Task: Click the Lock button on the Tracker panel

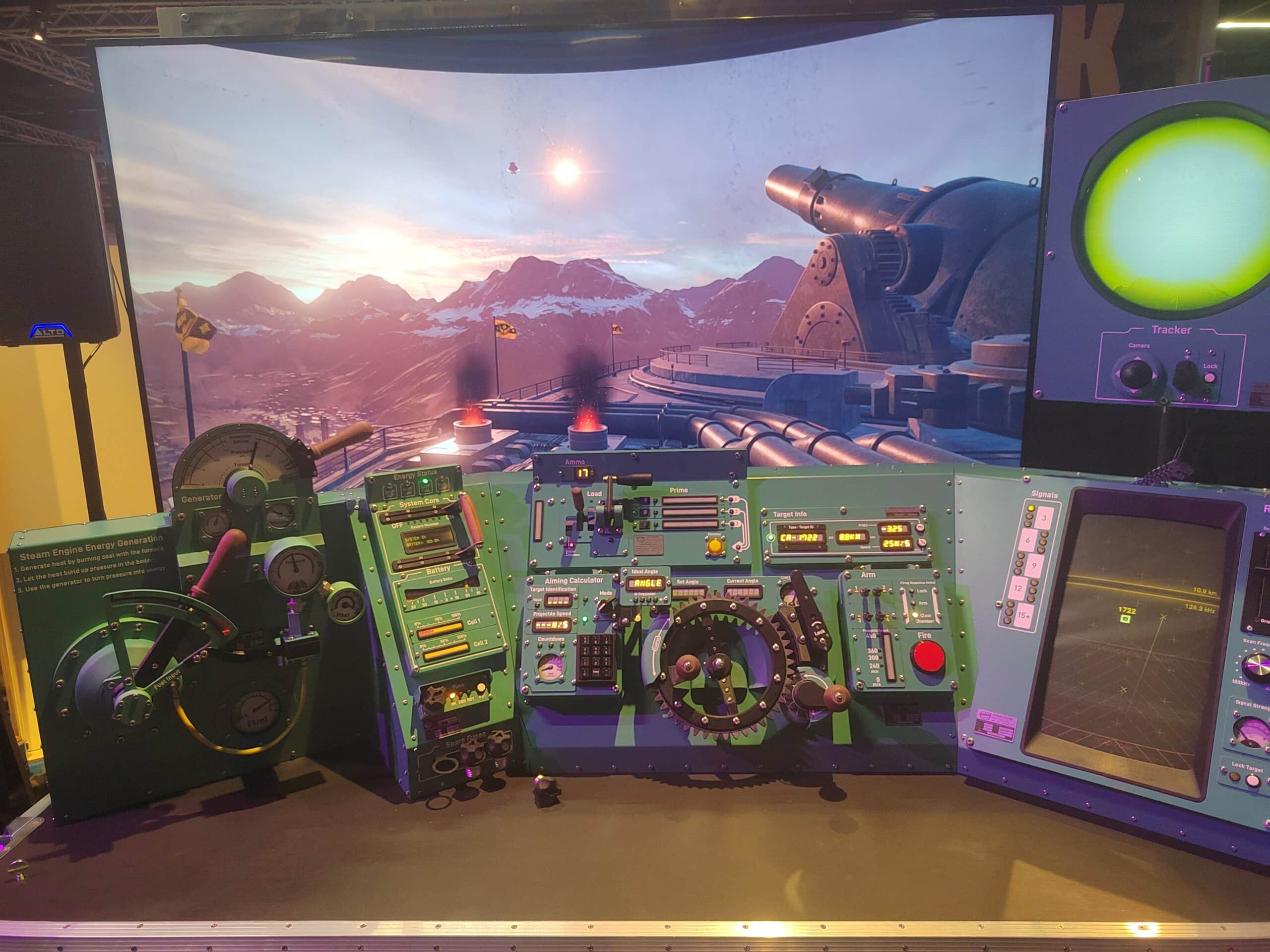Action: click(1209, 378)
